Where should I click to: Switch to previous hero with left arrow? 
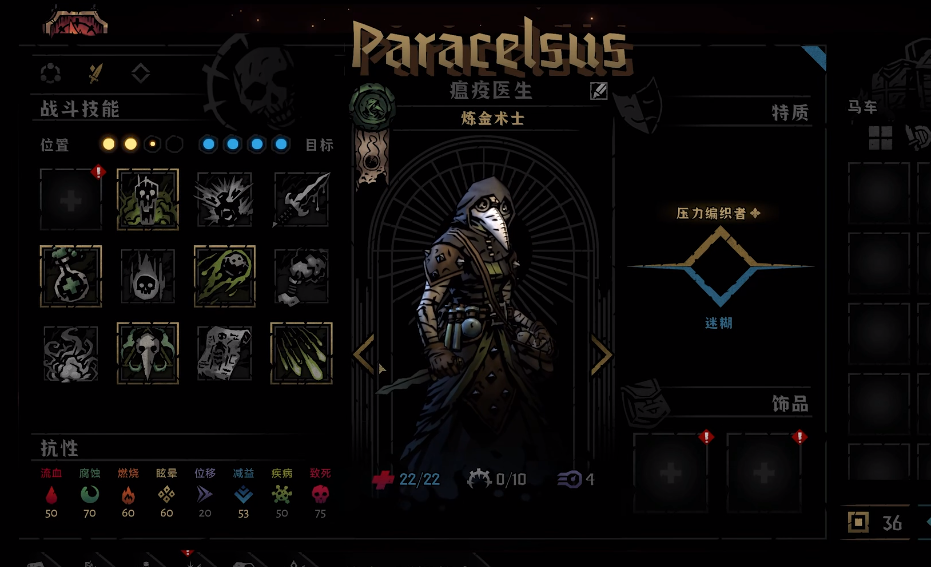(x=365, y=354)
